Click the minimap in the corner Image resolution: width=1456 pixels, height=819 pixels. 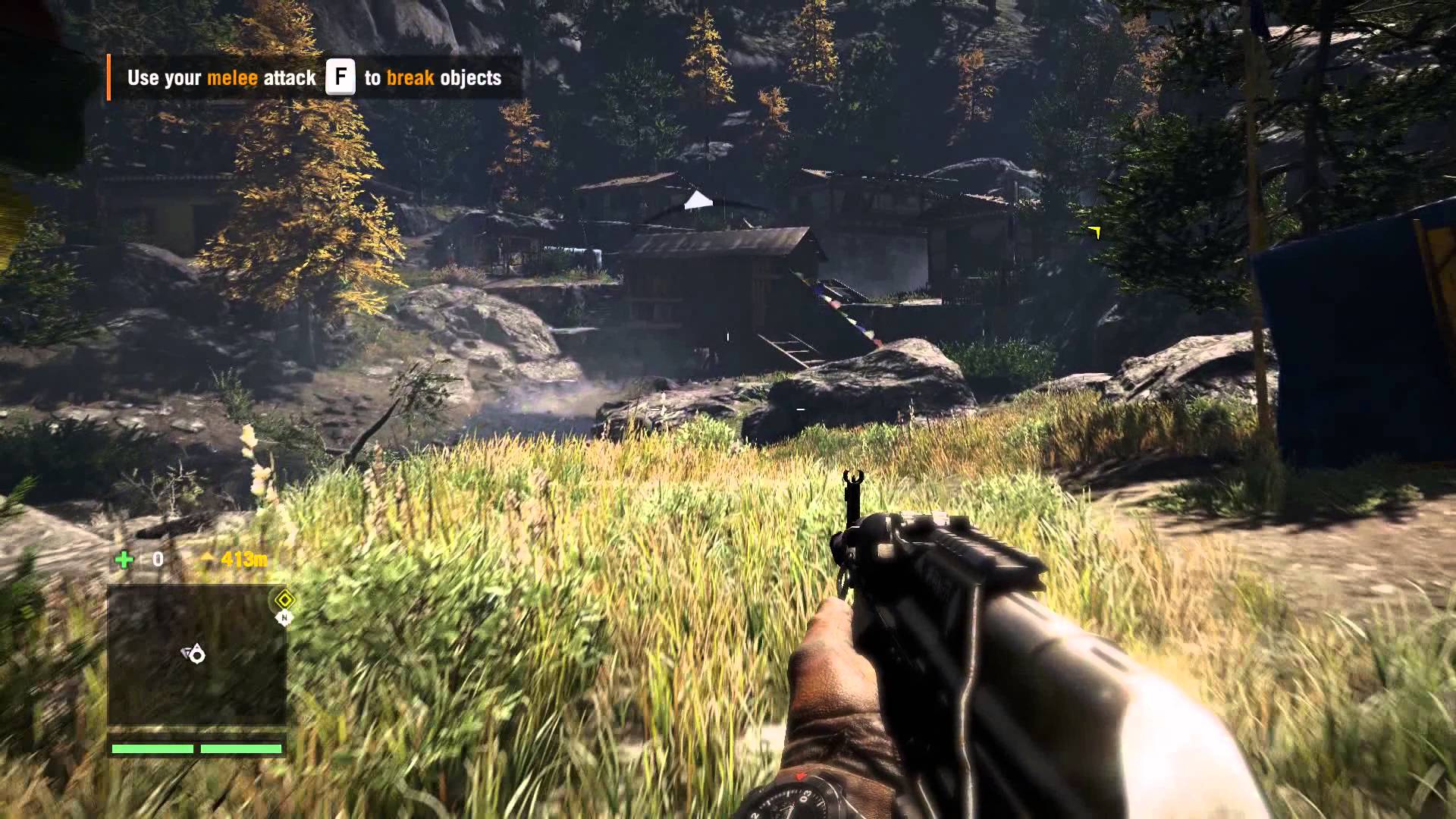tap(197, 657)
